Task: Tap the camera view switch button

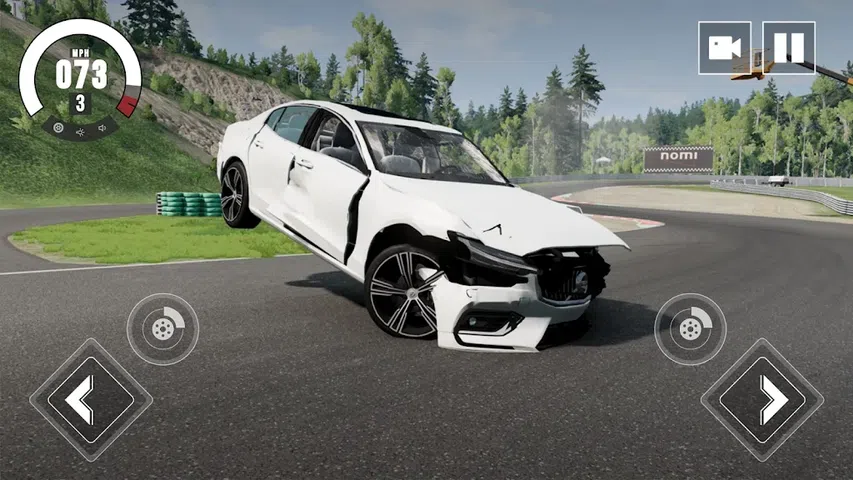Action: pos(724,48)
